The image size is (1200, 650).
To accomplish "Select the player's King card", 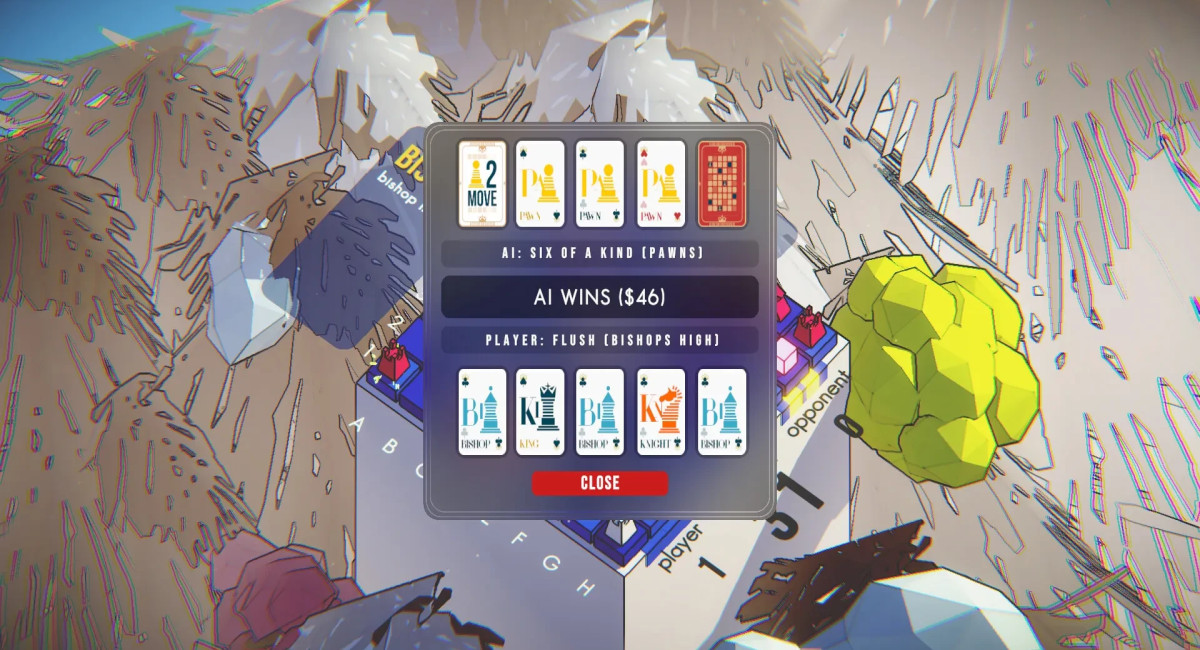I will pos(541,412).
